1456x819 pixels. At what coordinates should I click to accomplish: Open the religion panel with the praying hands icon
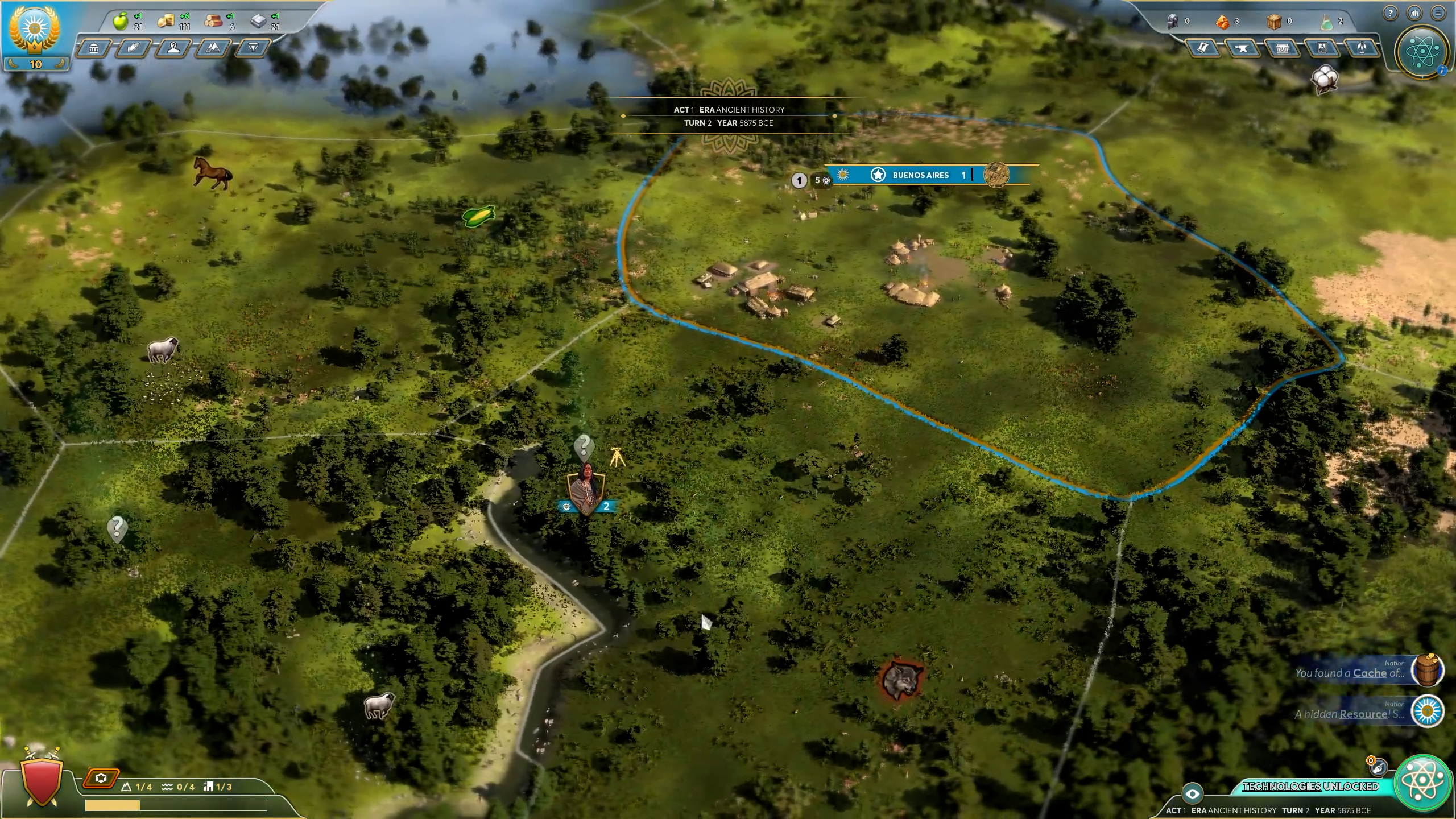pyautogui.click(x=134, y=49)
